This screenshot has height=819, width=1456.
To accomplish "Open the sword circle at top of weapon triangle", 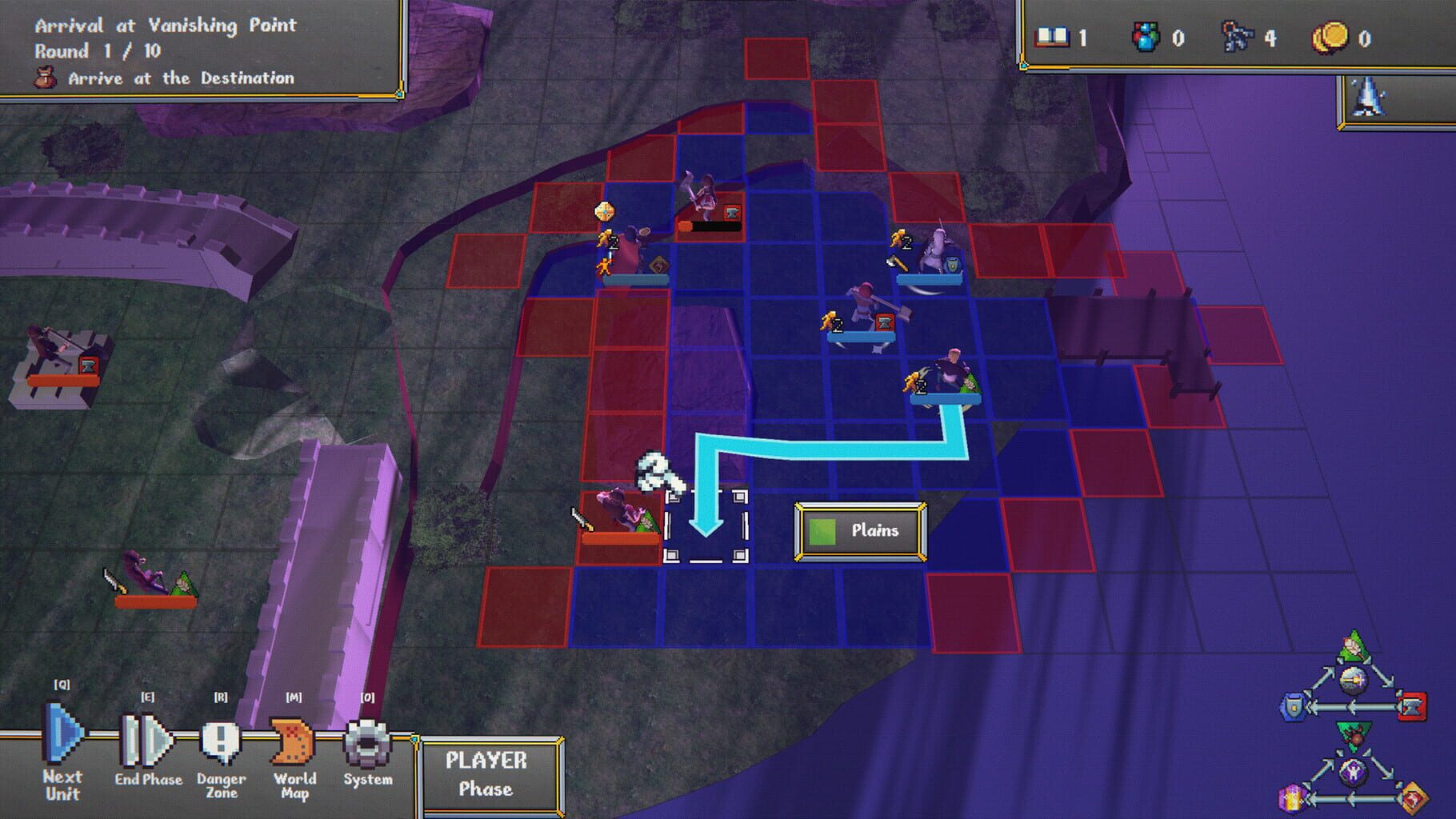I will coord(1353,681).
